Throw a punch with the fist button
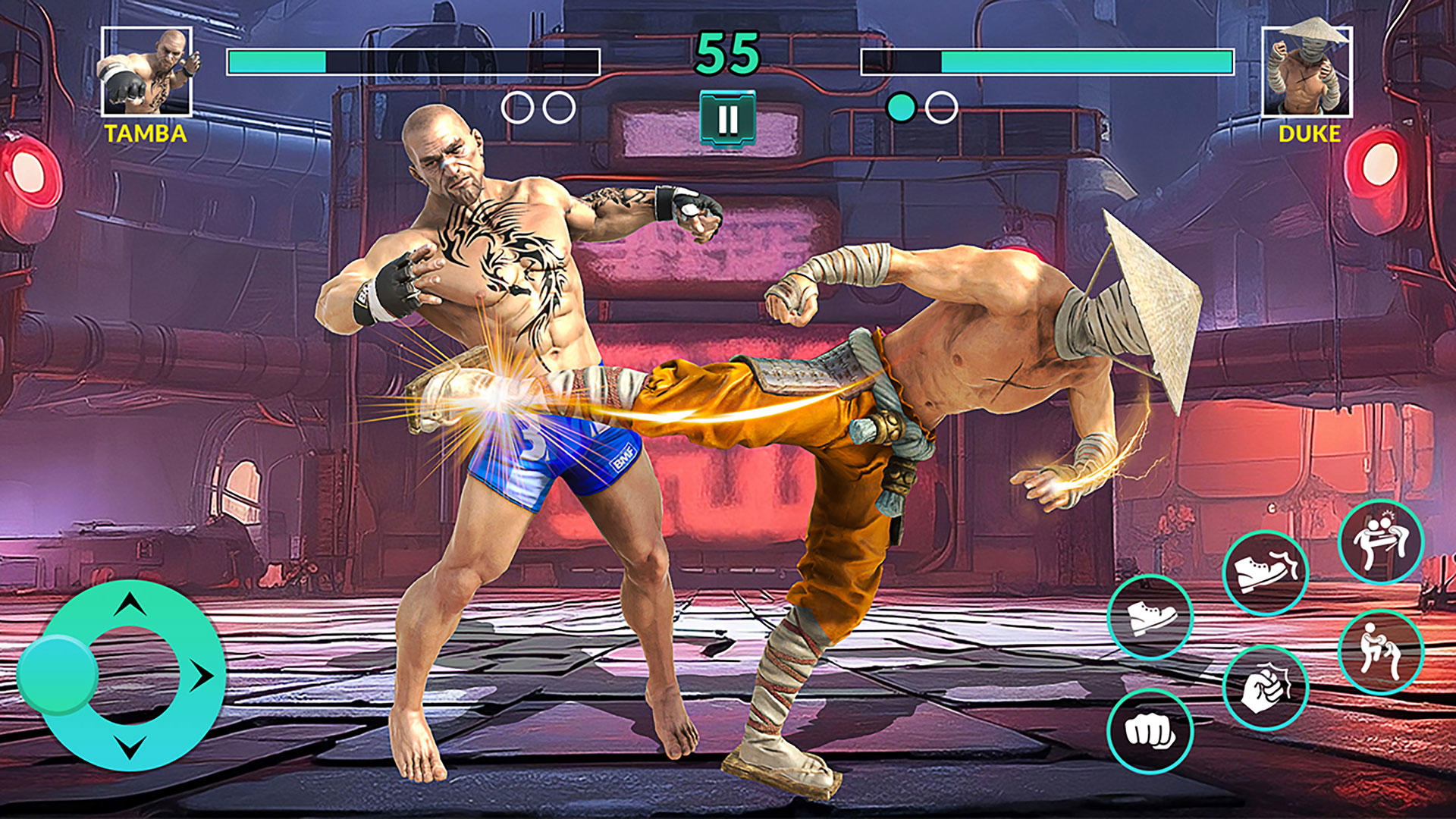The width and height of the screenshot is (1456, 819). click(x=1150, y=731)
